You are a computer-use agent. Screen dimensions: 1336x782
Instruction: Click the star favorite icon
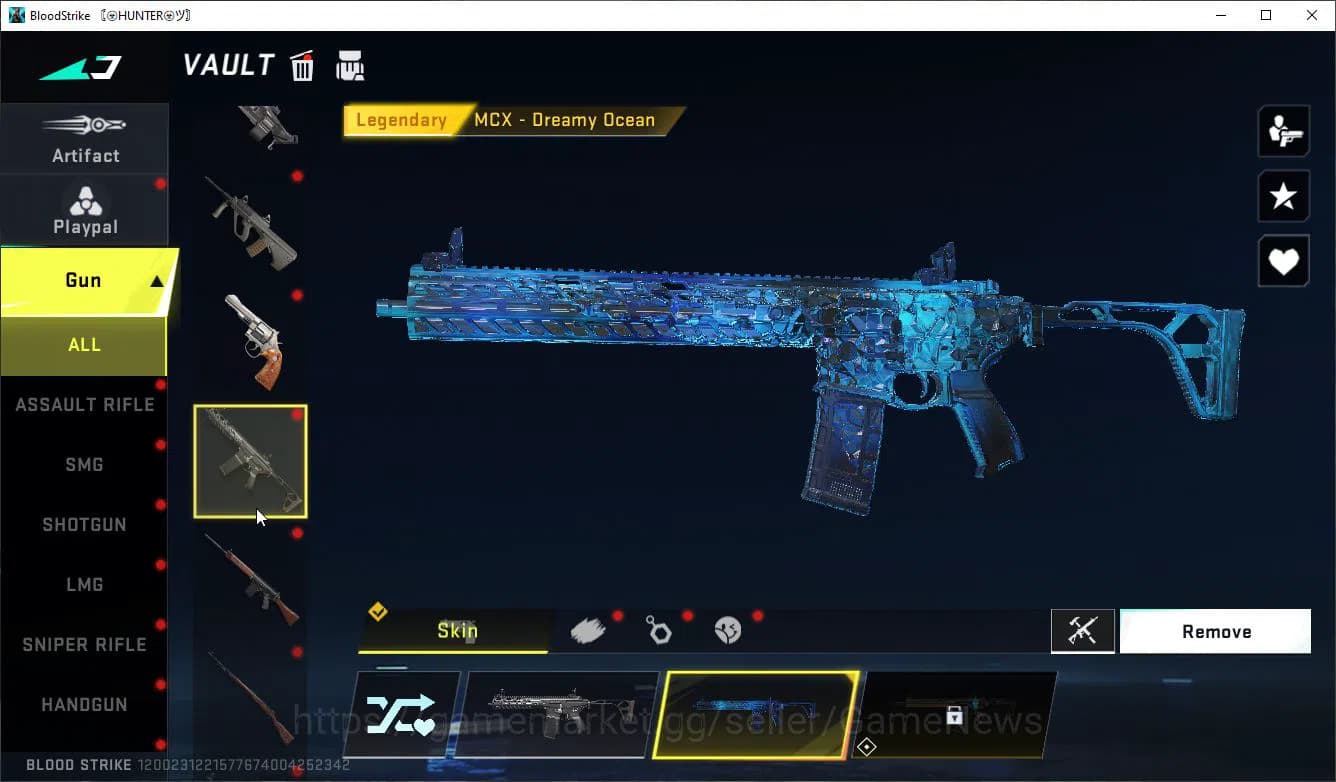pos(1283,196)
